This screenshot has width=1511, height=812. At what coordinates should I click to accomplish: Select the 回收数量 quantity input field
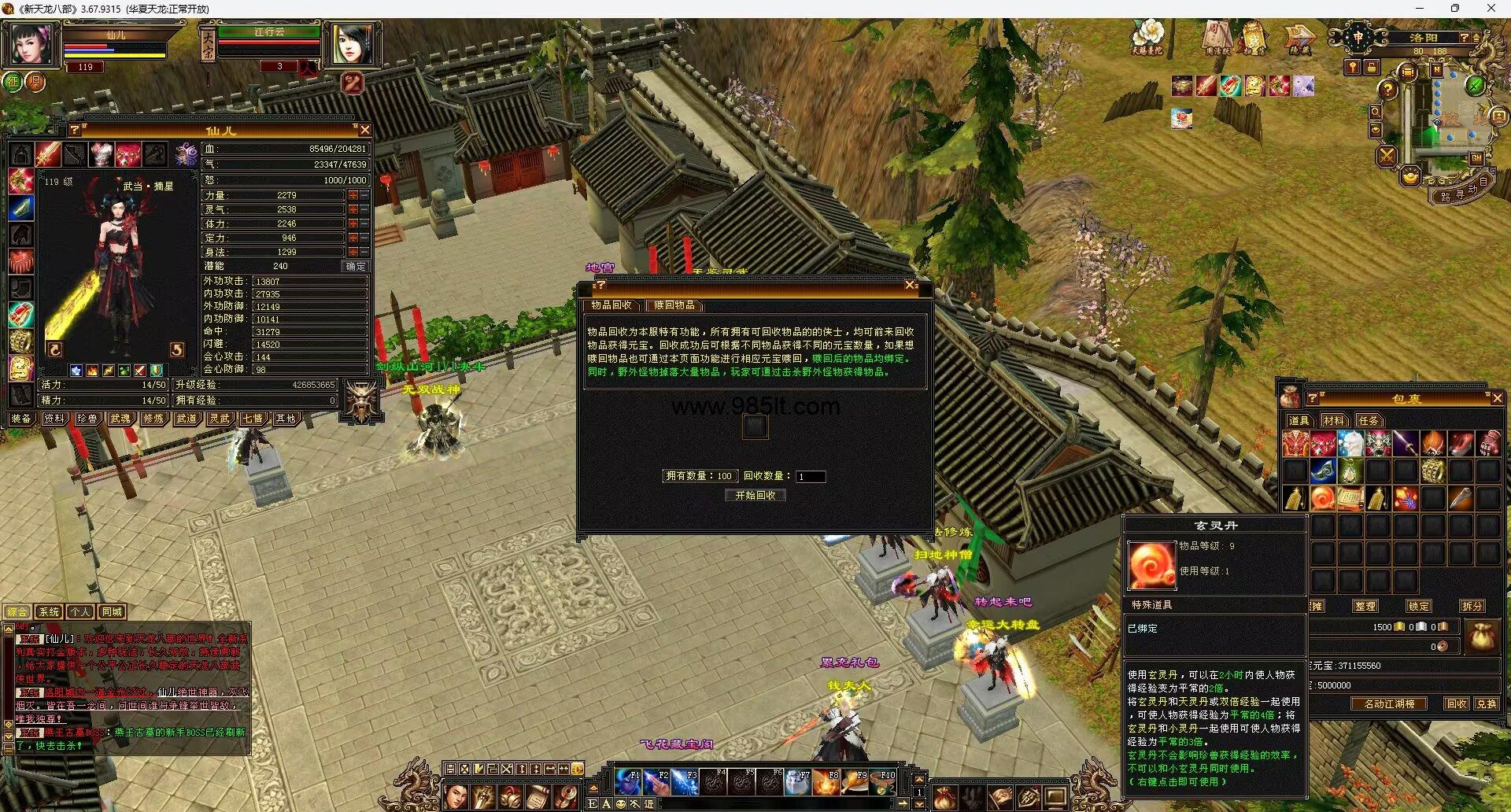pyautogui.click(x=811, y=476)
